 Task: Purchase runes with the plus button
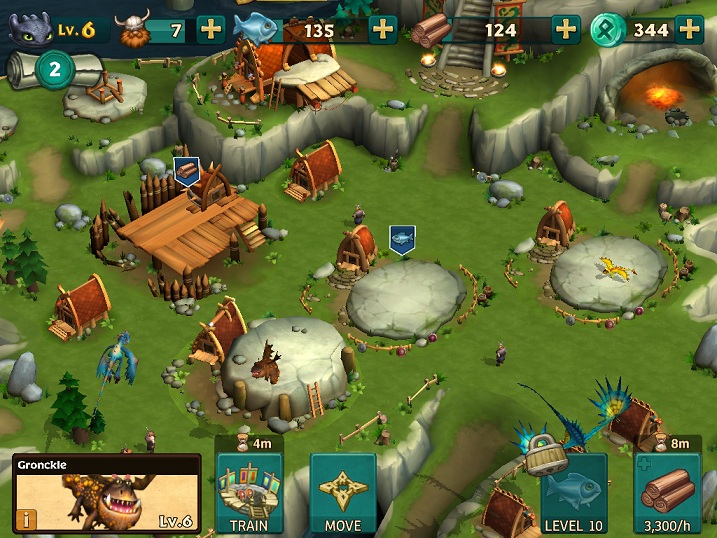pos(689,29)
